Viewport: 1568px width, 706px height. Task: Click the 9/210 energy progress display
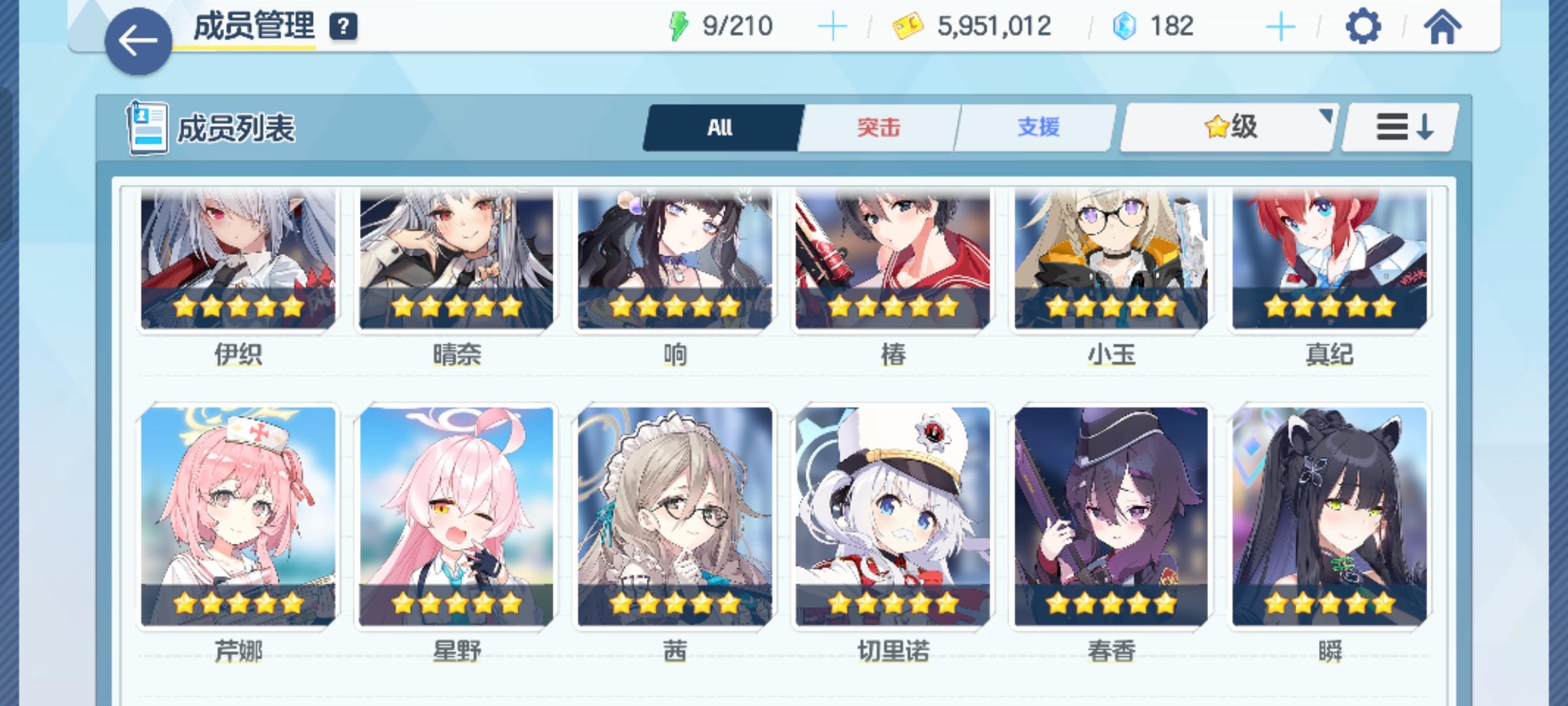tap(738, 26)
